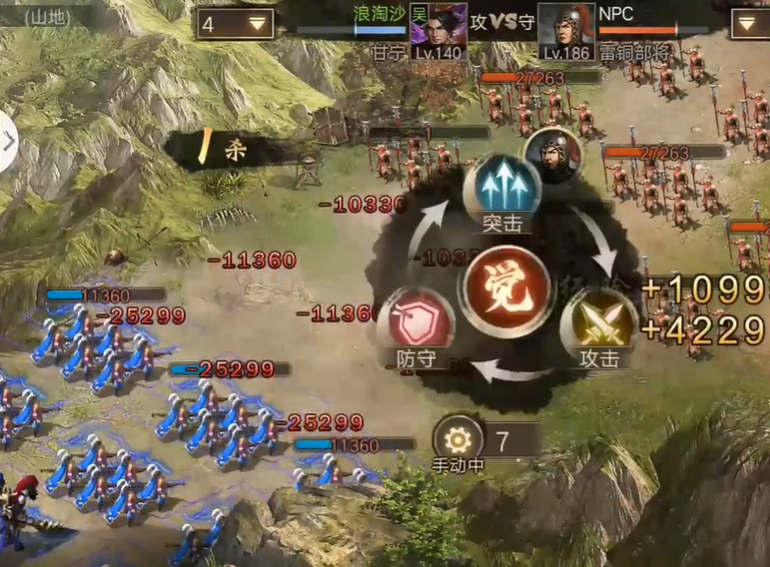The width and height of the screenshot is (770, 567).
Task: Choose the 防守 defend command
Action: pyautogui.click(x=416, y=323)
